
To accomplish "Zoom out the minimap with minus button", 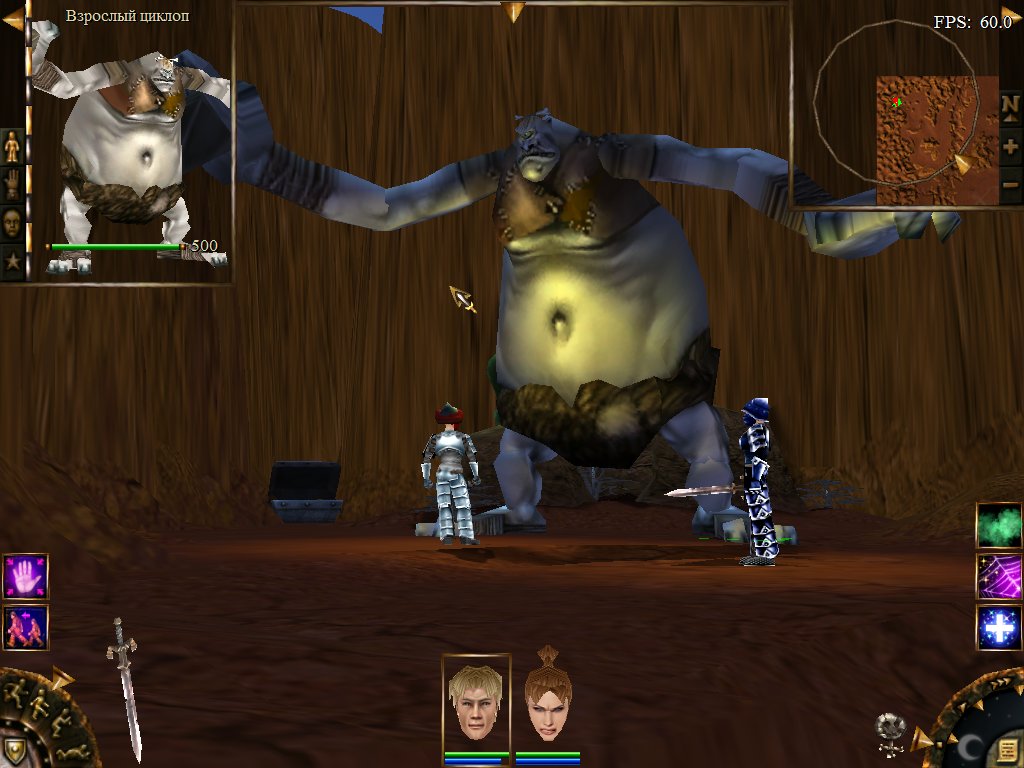I will click(1010, 185).
